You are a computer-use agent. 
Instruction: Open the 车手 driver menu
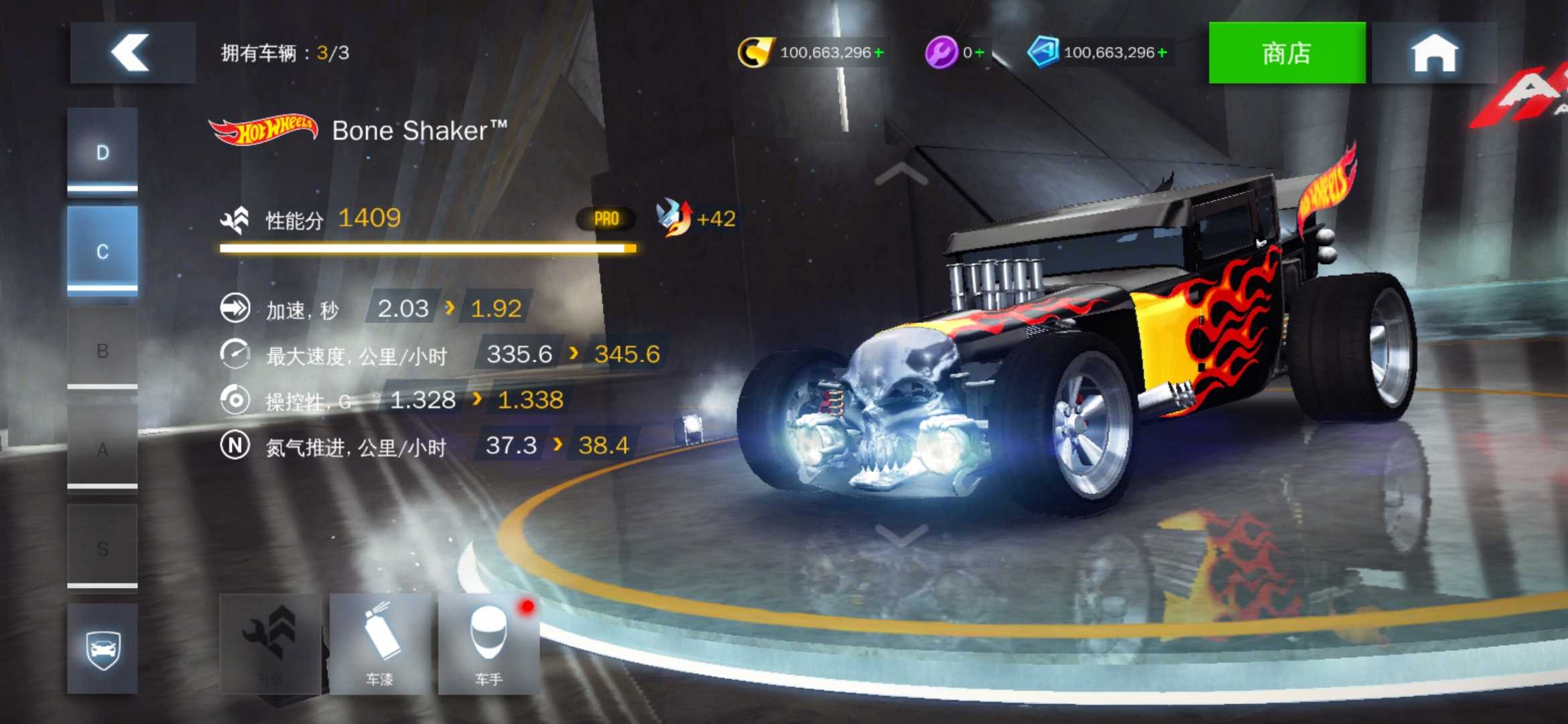pos(488,644)
